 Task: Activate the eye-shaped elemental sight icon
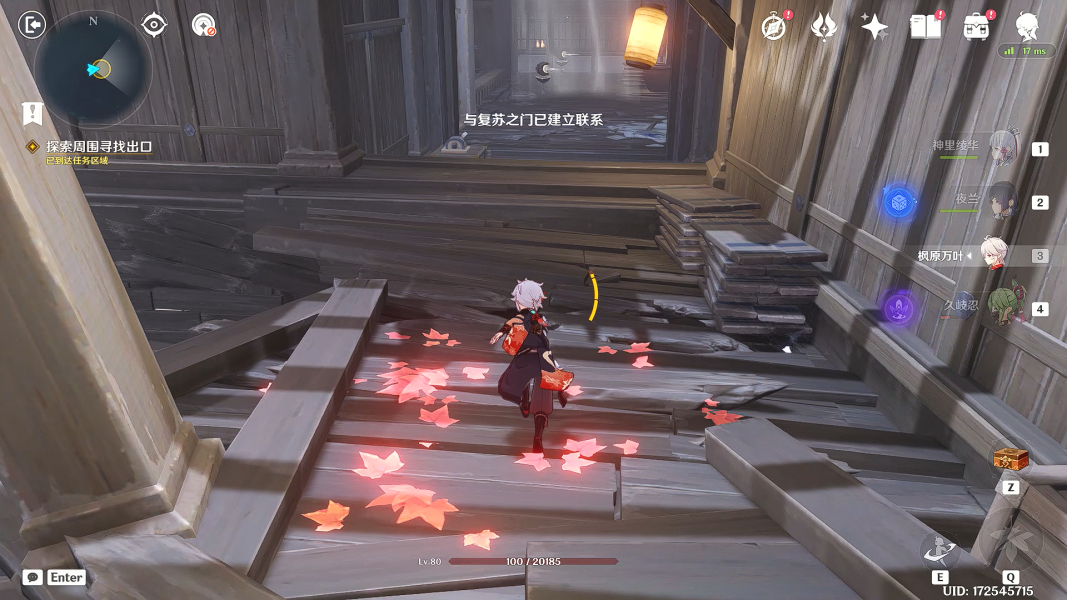pos(154,25)
